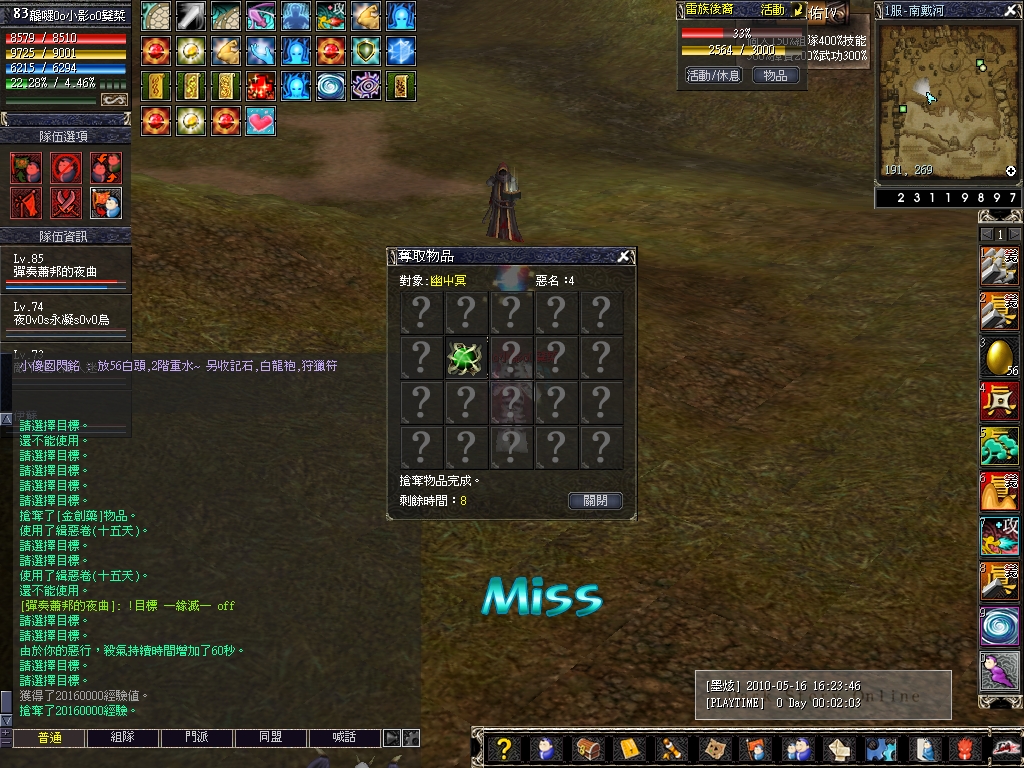Close the minimap panel
This screenshot has width=1024, height=768.
coord(1012,10)
